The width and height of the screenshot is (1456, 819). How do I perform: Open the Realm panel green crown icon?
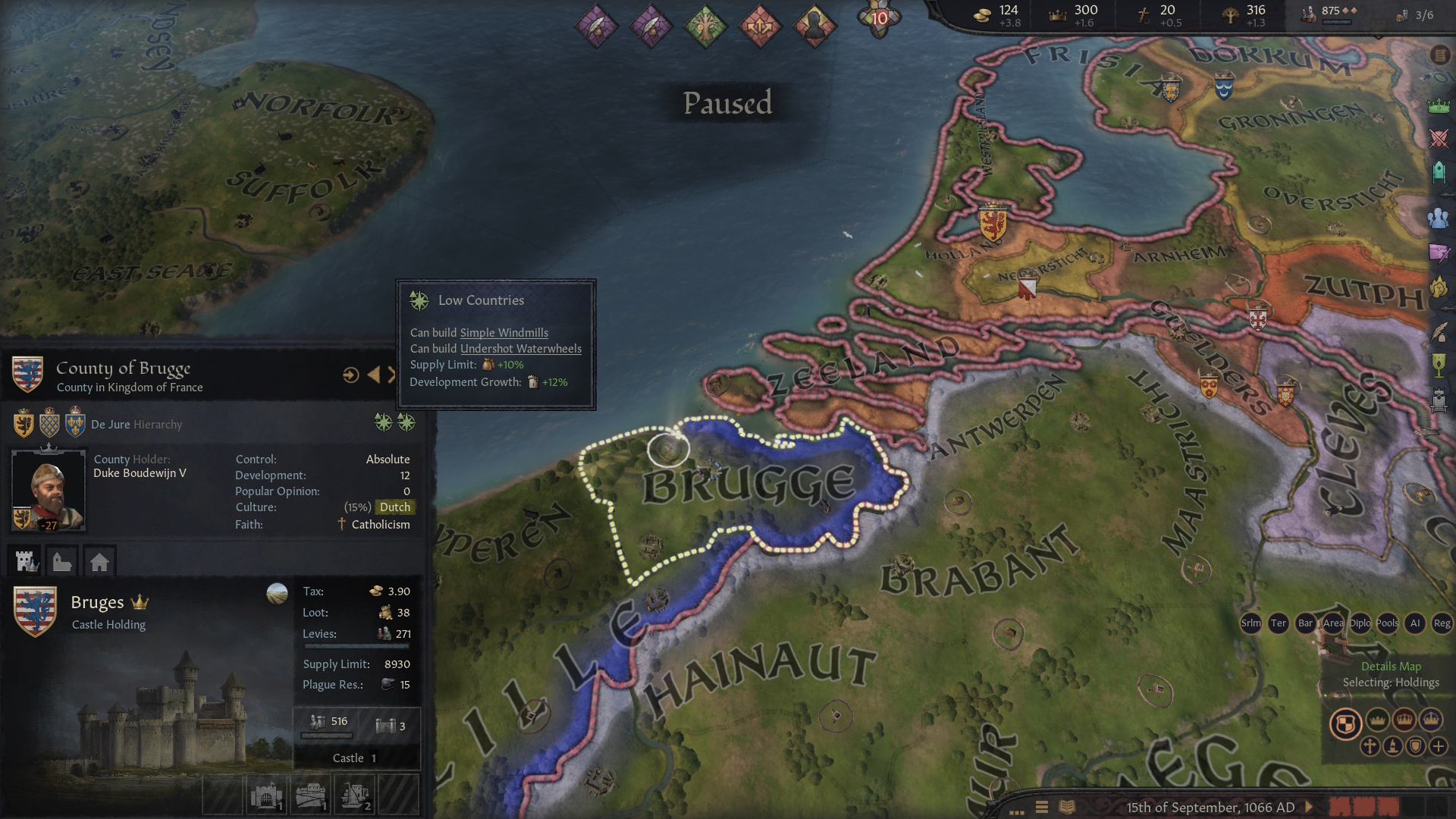pyautogui.click(x=1439, y=106)
